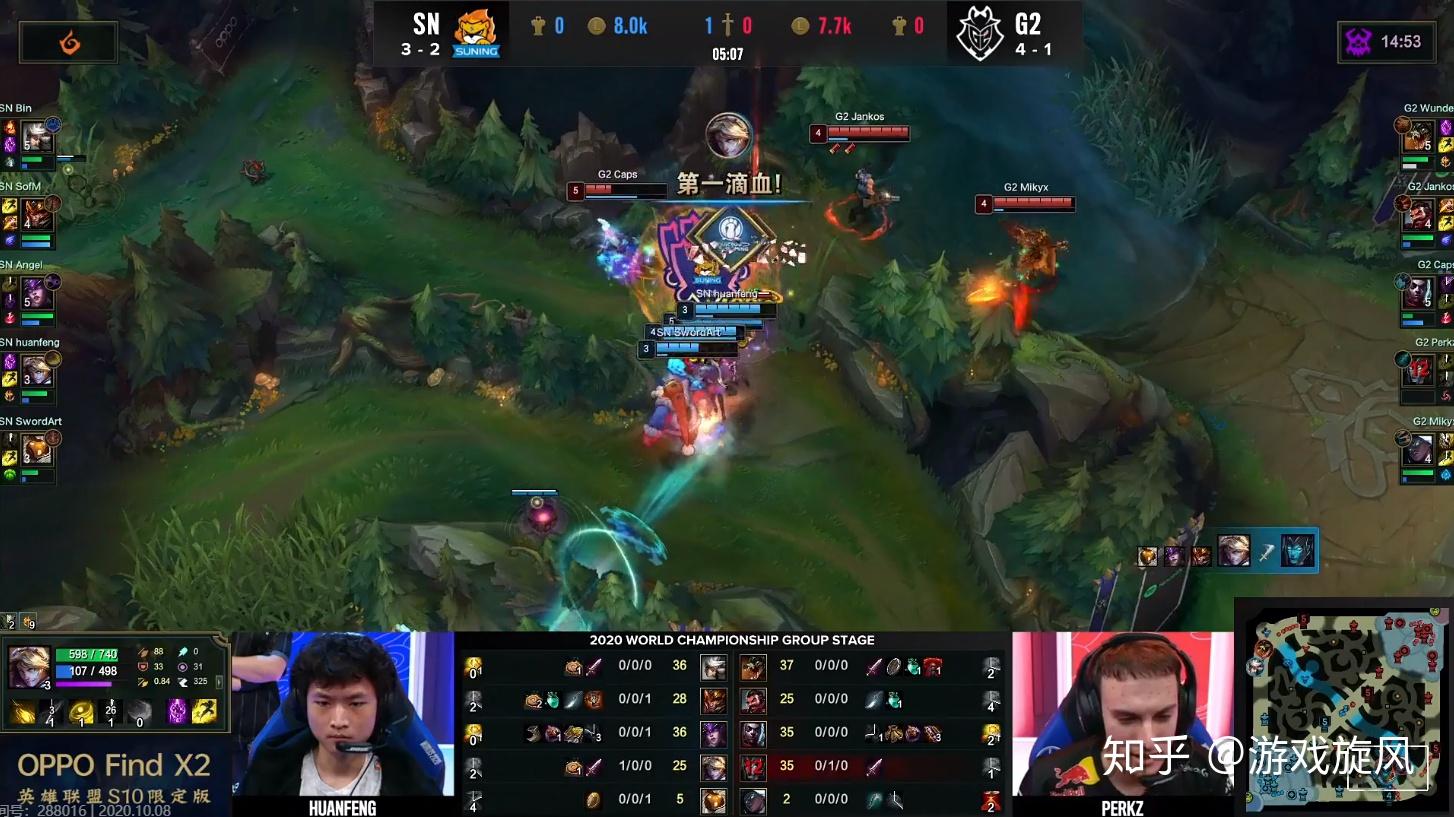The image size is (1454, 817).
Task: Select G2 Jankos's portrait in team list
Action: (1418, 214)
